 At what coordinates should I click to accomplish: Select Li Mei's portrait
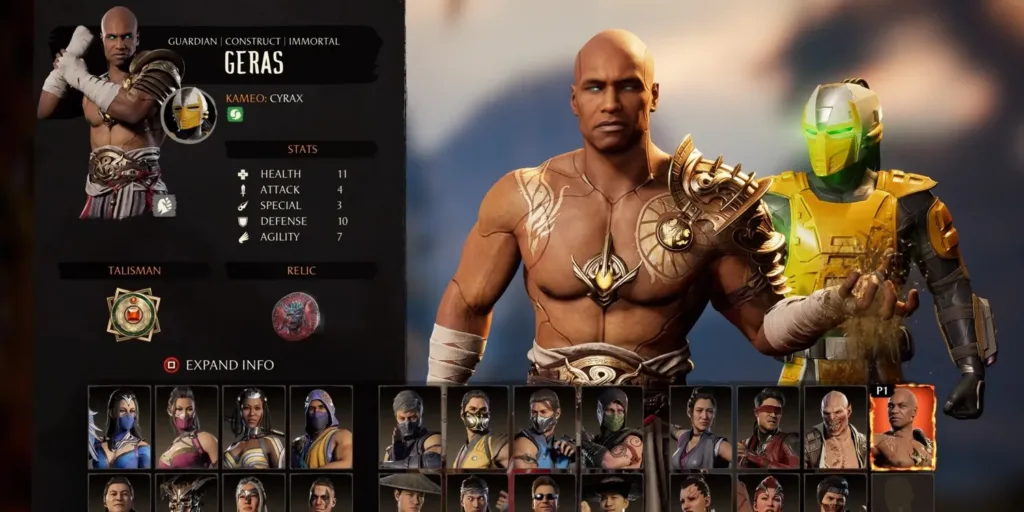(x=700, y=427)
